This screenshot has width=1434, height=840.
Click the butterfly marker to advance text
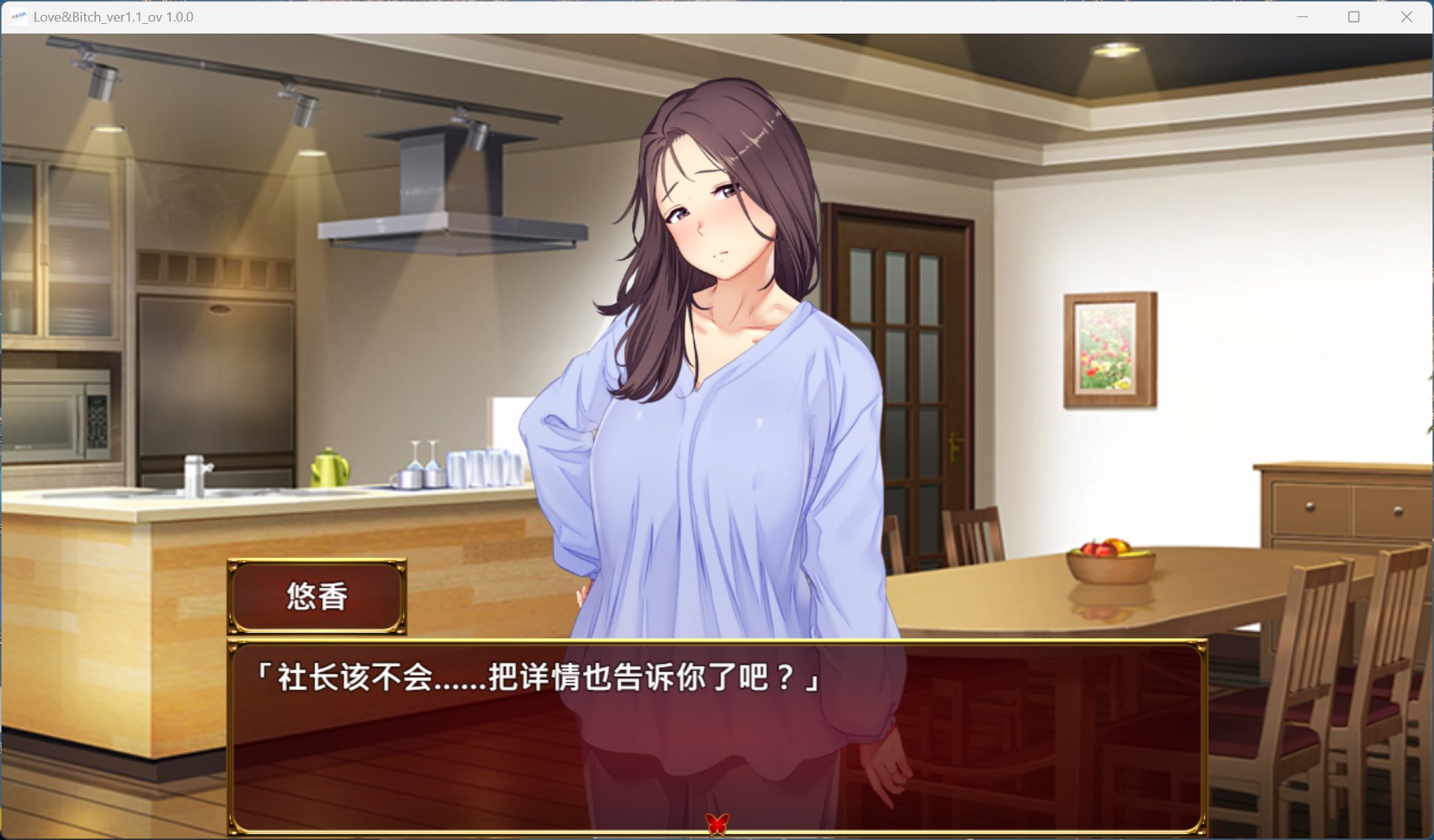716,823
